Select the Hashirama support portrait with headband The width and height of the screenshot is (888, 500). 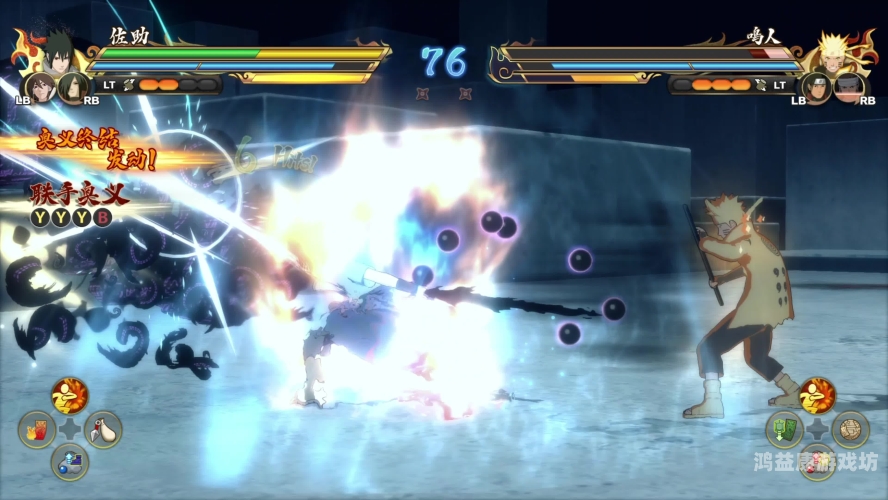[815, 87]
